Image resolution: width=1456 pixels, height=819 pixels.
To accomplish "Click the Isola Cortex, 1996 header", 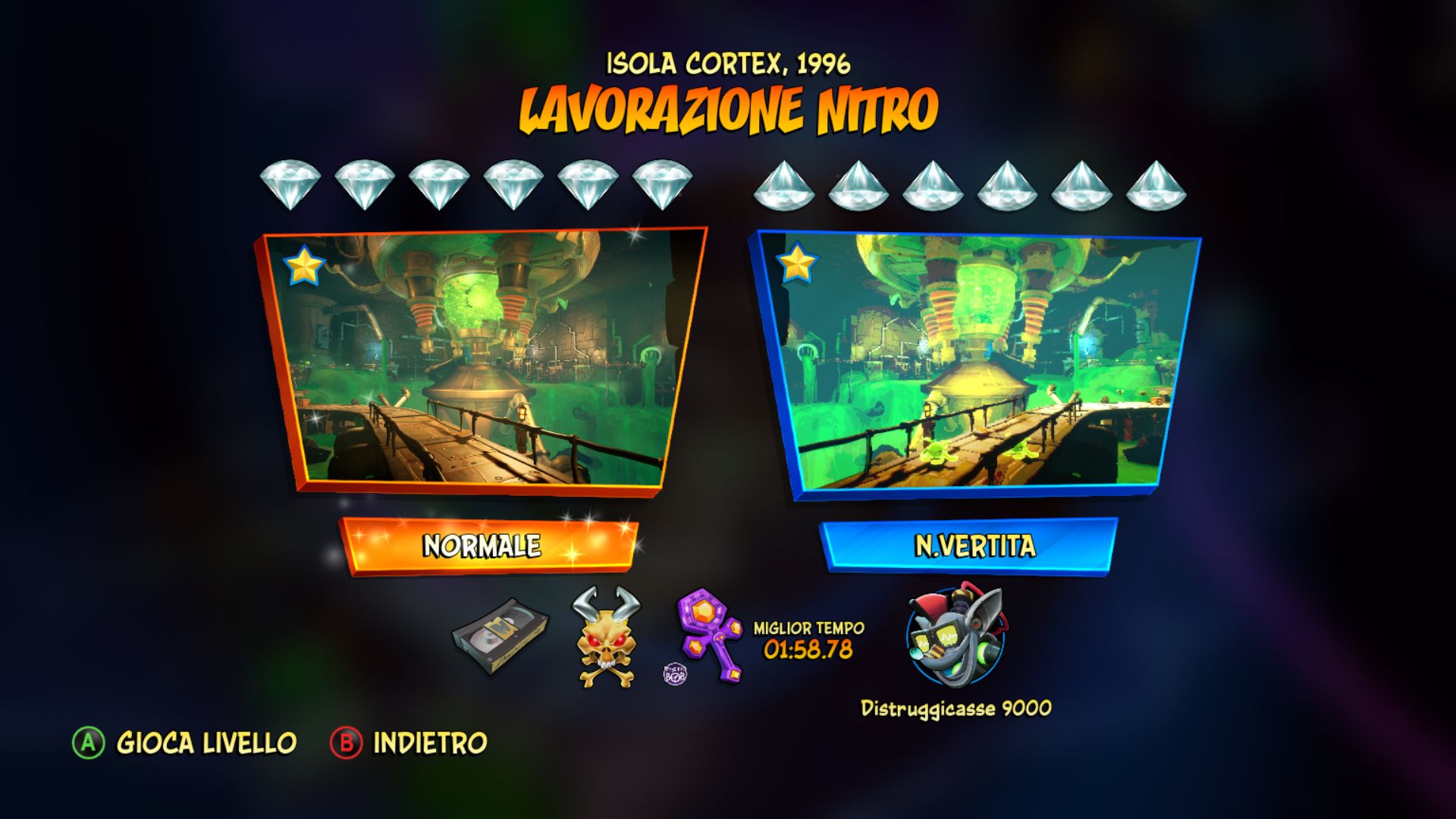I will point(728,64).
